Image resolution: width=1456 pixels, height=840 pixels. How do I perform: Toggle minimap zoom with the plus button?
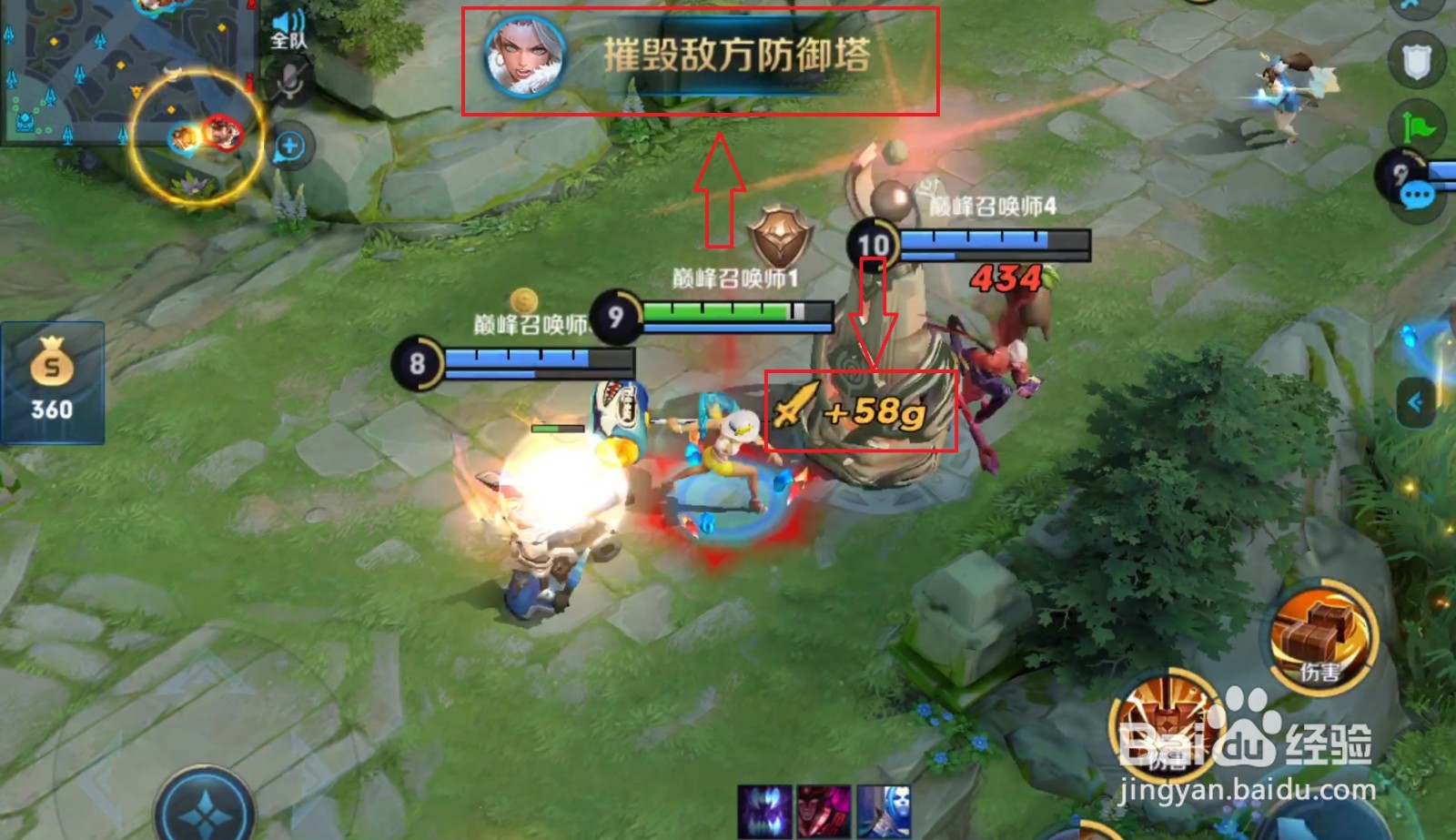pyautogui.click(x=290, y=143)
